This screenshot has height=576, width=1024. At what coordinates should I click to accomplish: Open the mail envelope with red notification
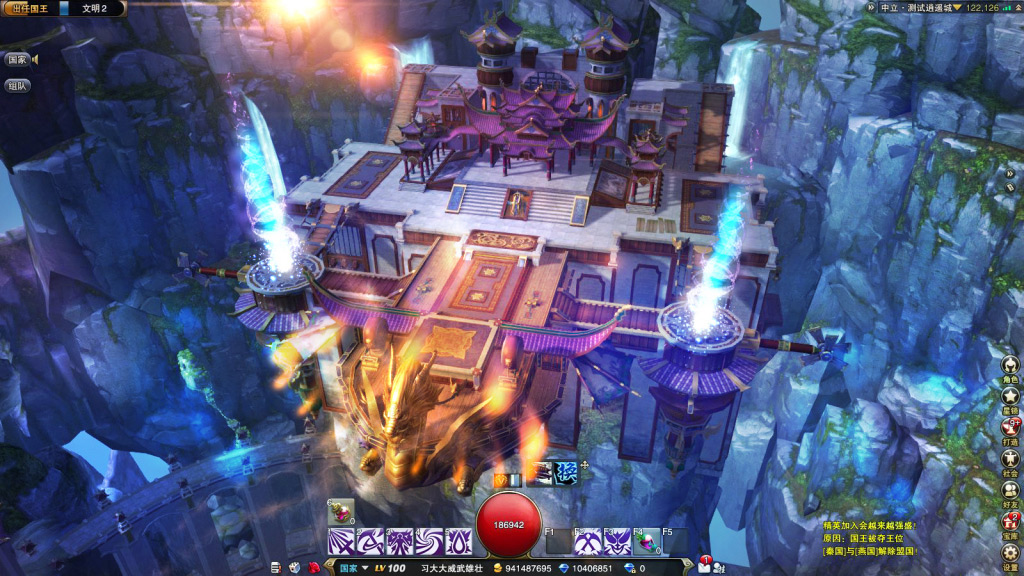(706, 567)
